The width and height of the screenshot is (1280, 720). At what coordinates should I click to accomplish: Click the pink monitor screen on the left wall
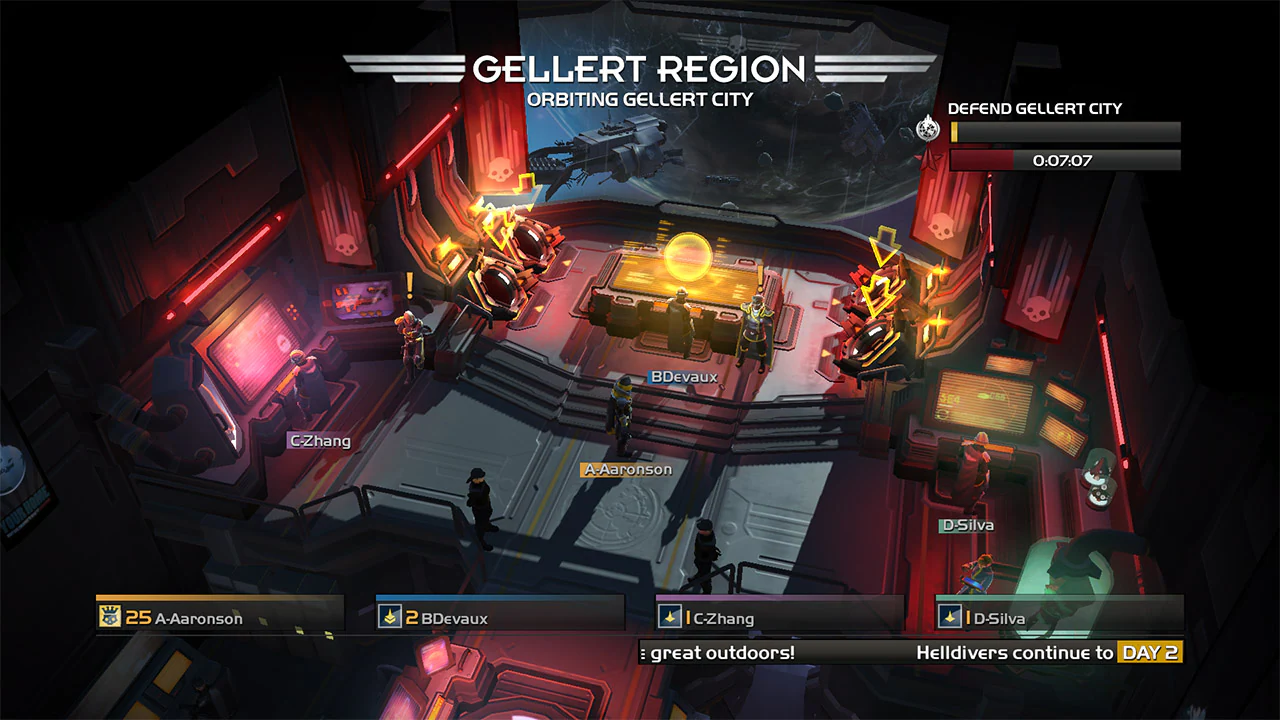pos(258,345)
